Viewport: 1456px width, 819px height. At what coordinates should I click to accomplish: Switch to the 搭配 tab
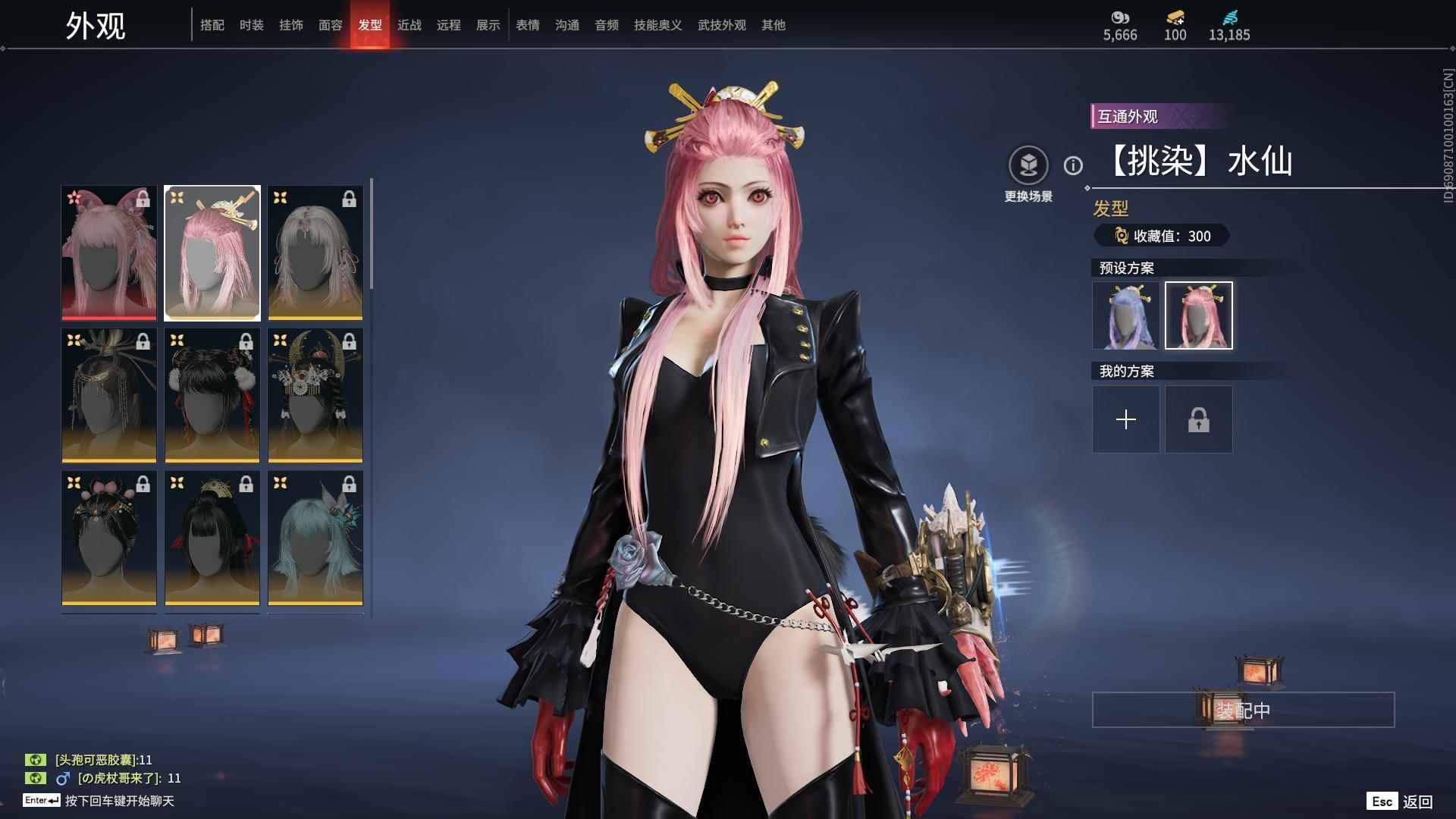tap(212, 25)
